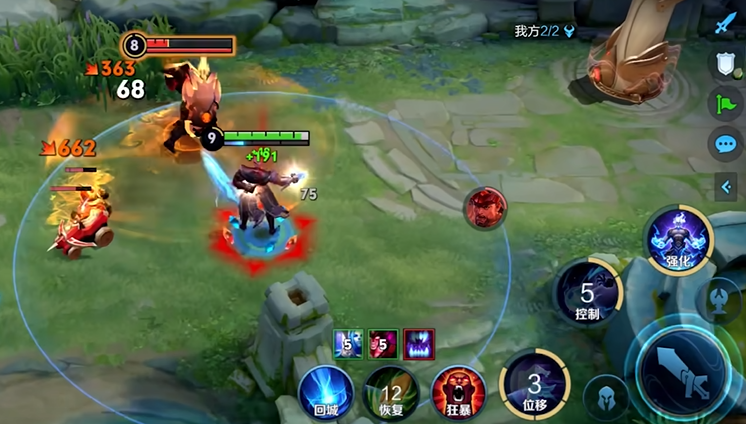Image resolution: width=746 pixels, height=424 pixels.
Task: Activate the 回城 recall ability
Action: point(326,392)
